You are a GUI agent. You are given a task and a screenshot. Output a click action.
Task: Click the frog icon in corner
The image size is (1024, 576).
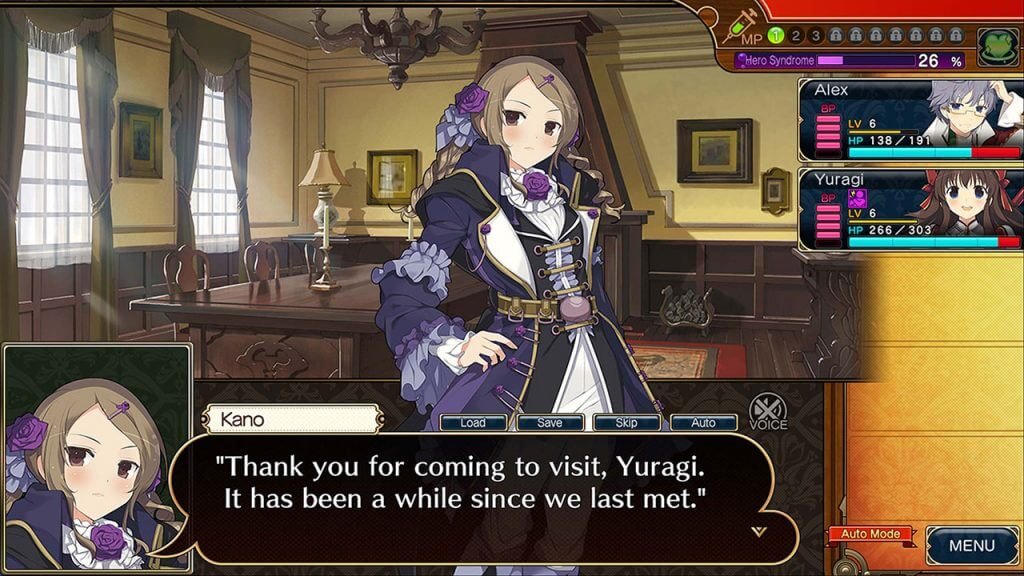(995, 47)
